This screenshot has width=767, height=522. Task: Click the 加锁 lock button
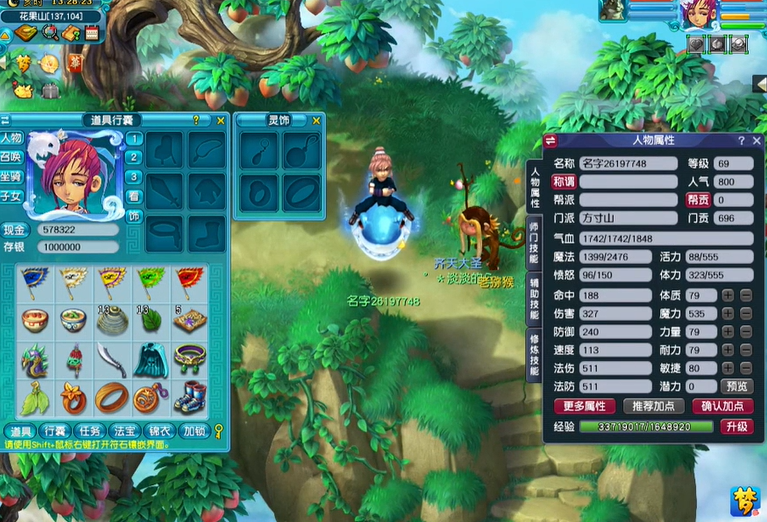pyautogui.click(x=194, y=431)
